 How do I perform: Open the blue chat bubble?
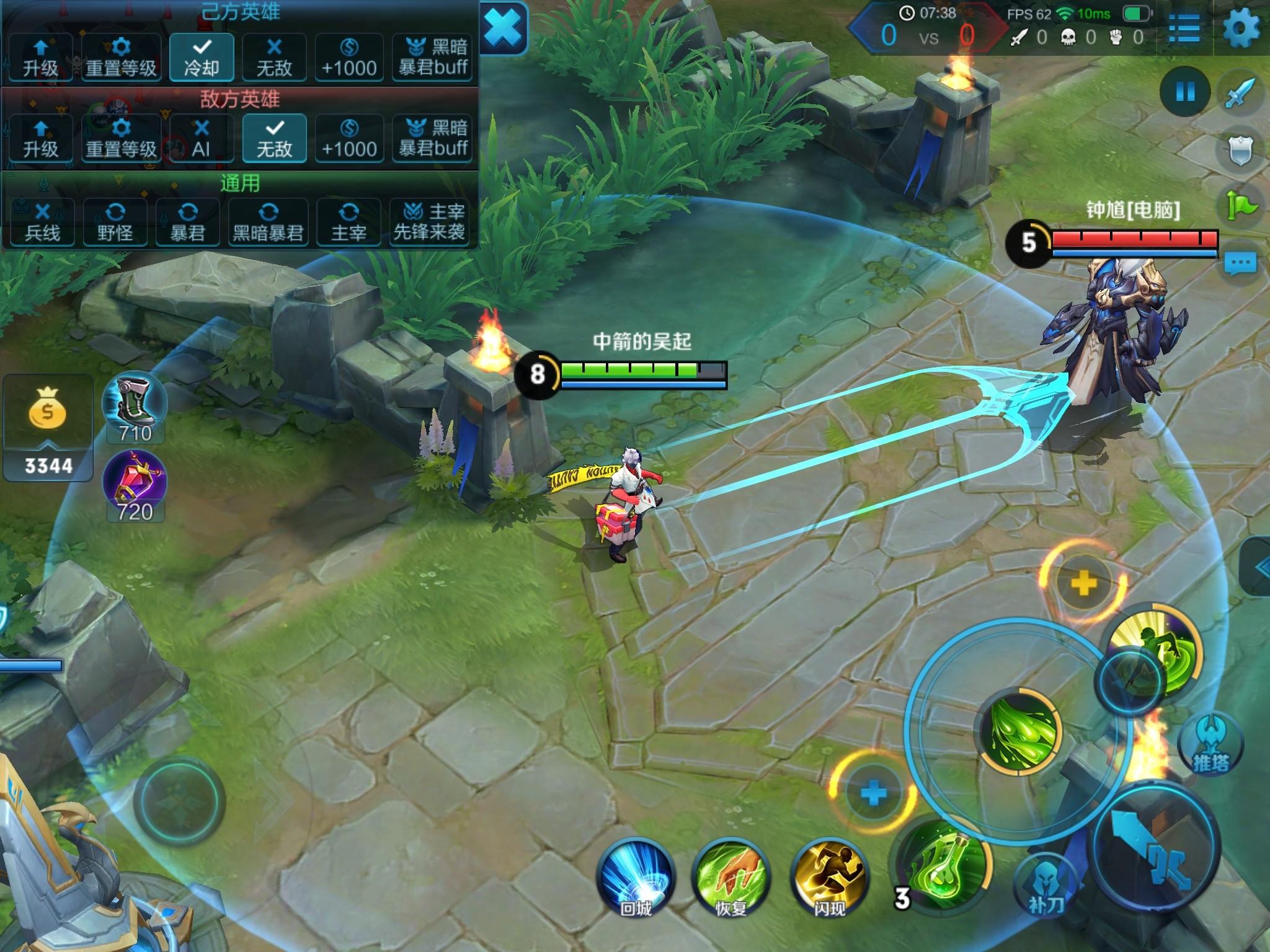1240,263
